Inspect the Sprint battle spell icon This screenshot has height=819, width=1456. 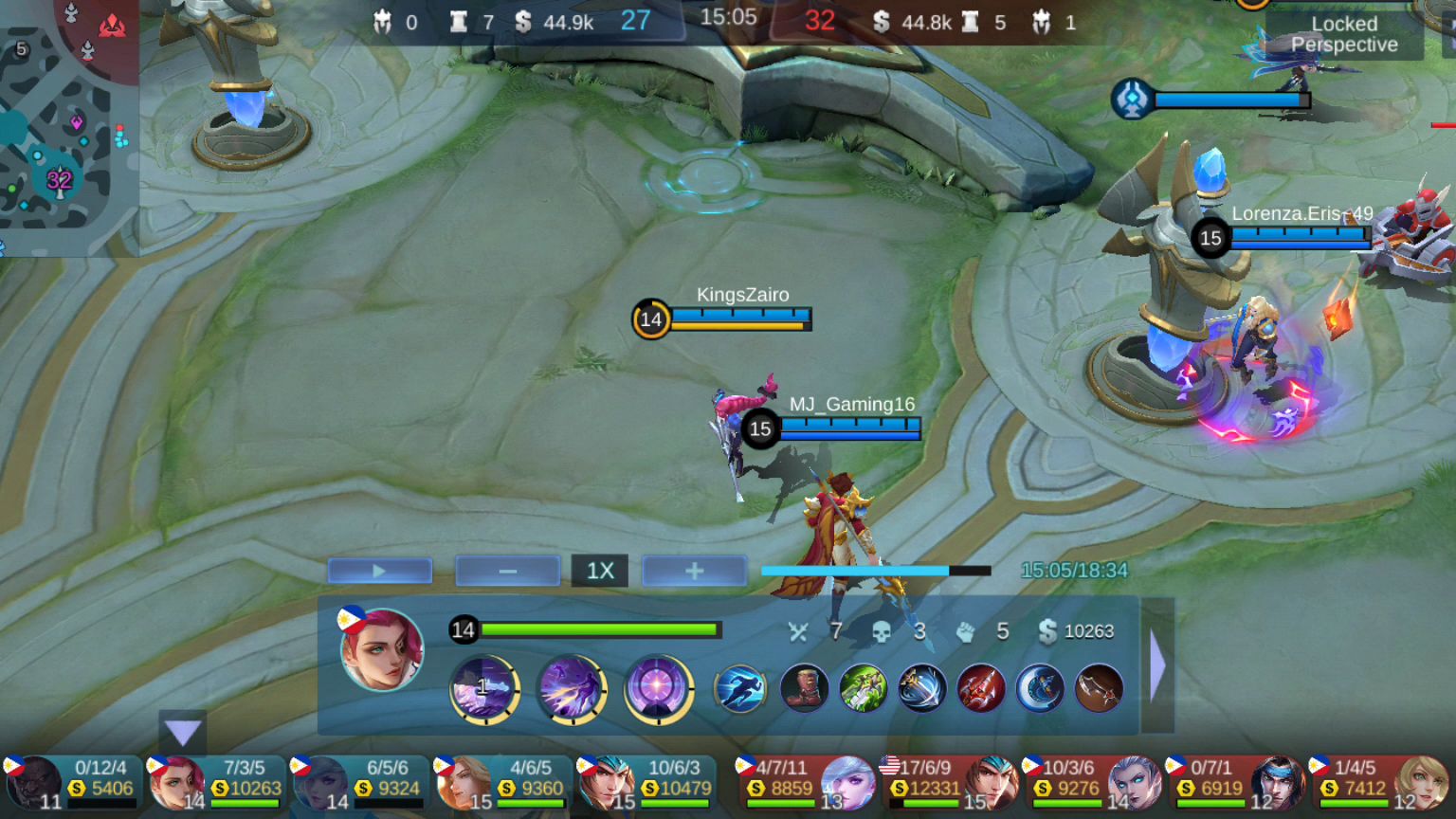click(740, 687)
